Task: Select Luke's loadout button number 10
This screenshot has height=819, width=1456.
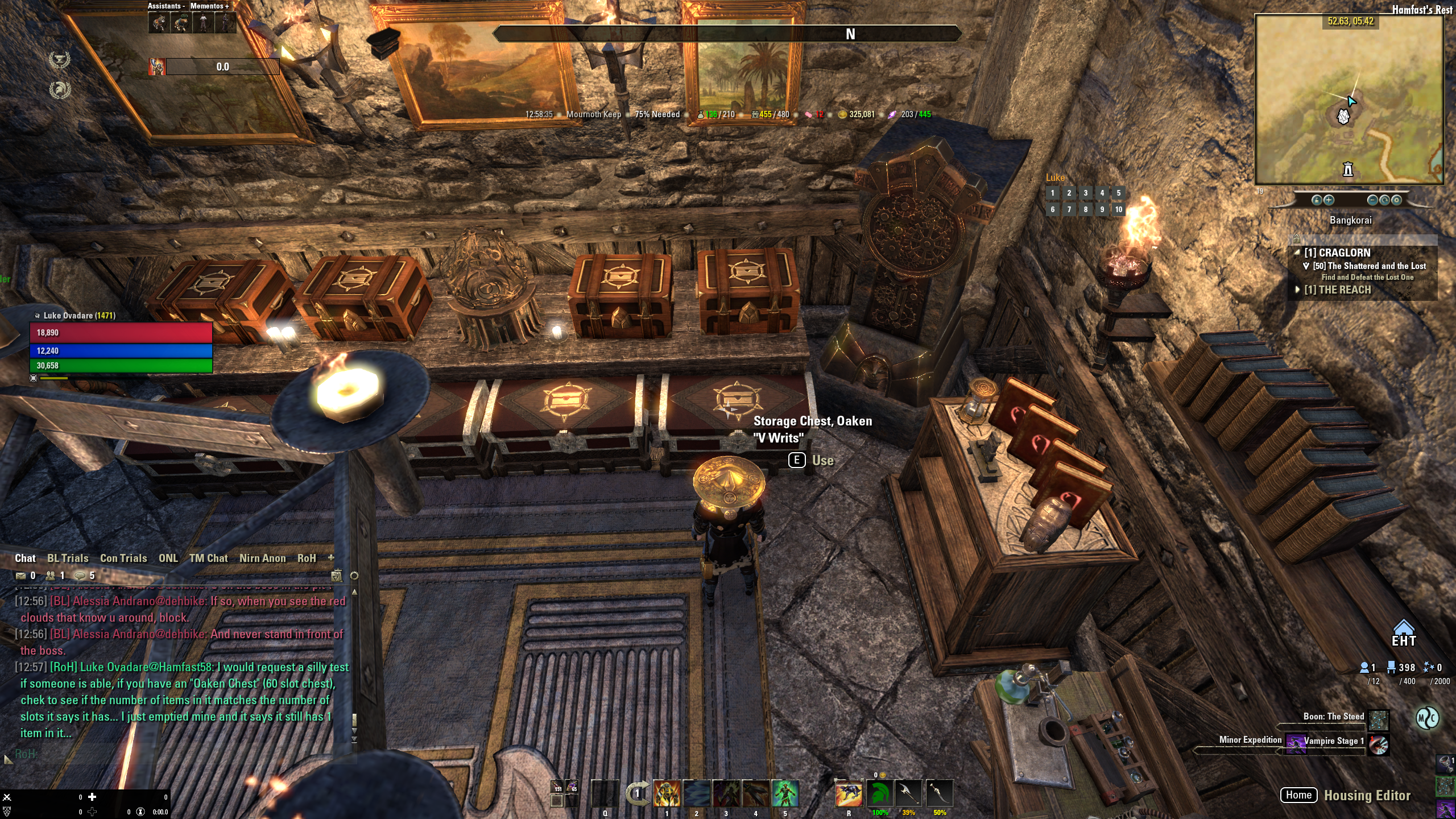Action: [x=1118, y=210]
